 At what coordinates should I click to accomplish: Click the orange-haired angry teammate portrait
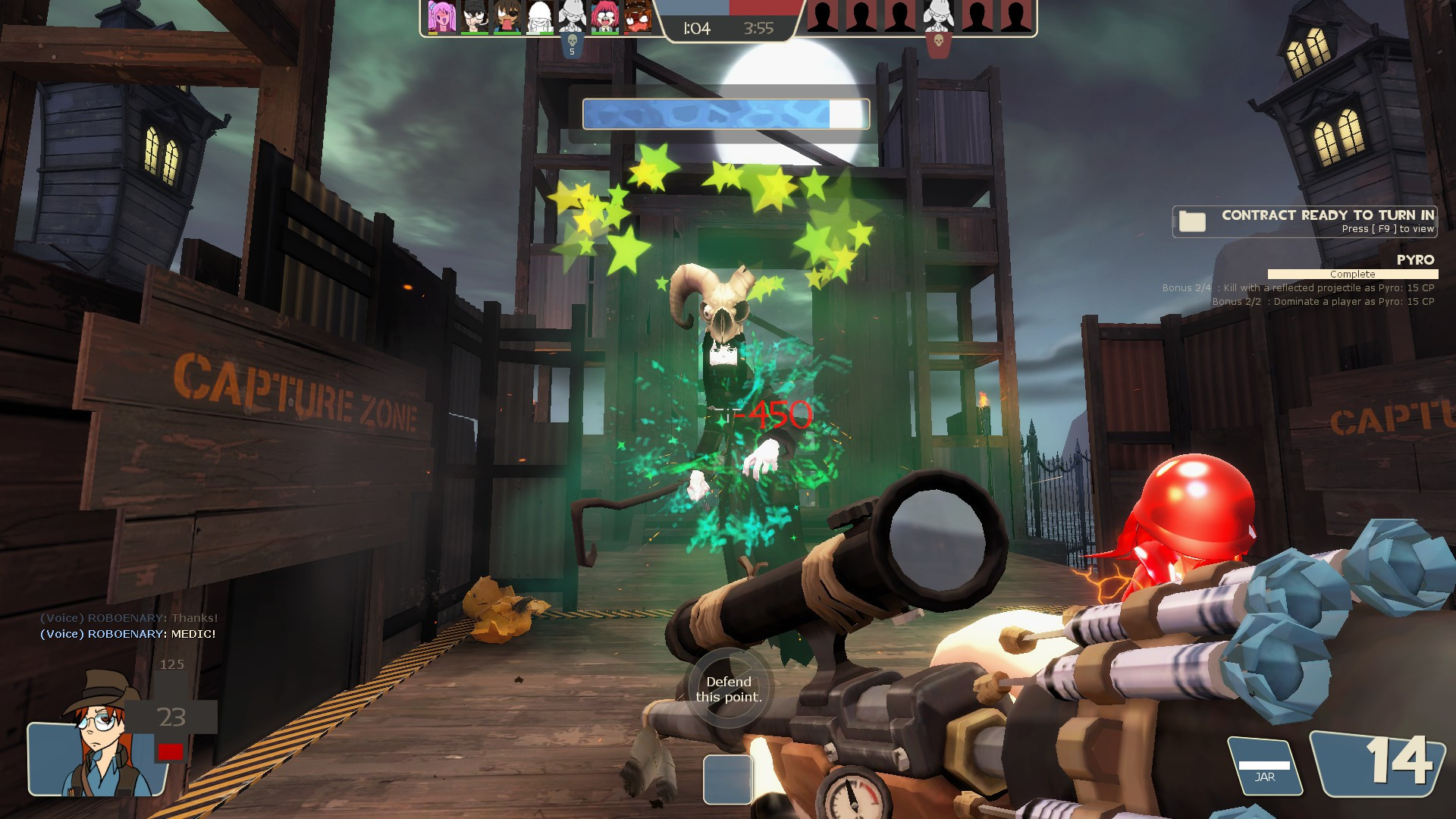tap(638, 17)
